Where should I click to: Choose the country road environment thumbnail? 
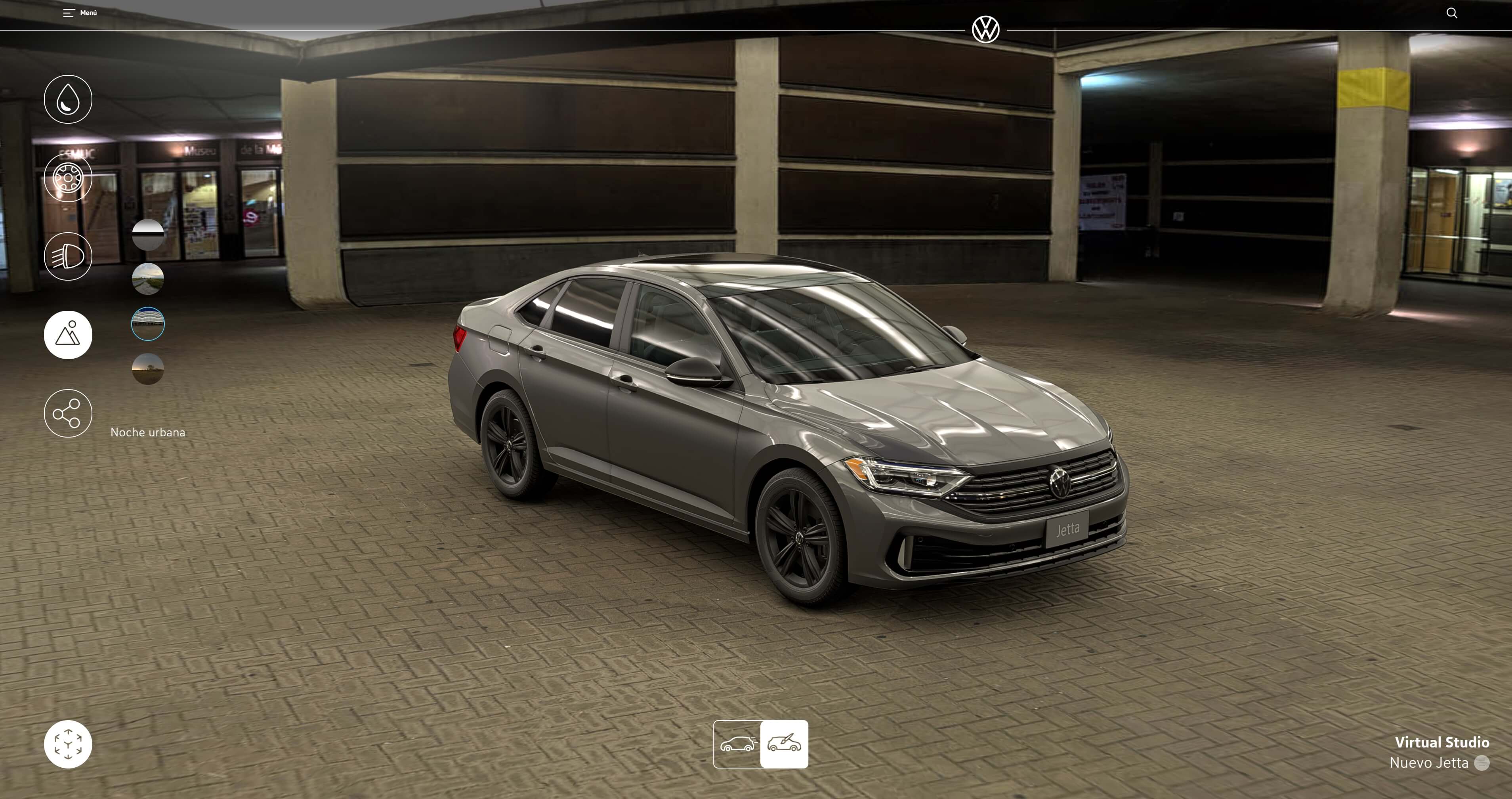(148, 278)
